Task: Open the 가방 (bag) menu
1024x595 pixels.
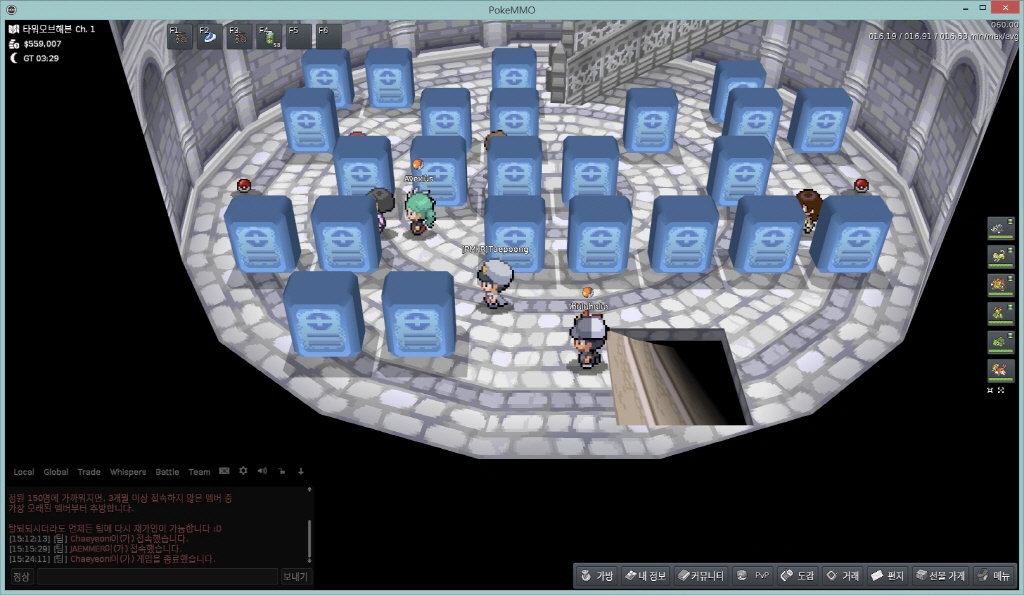Action: coord(594,576)
